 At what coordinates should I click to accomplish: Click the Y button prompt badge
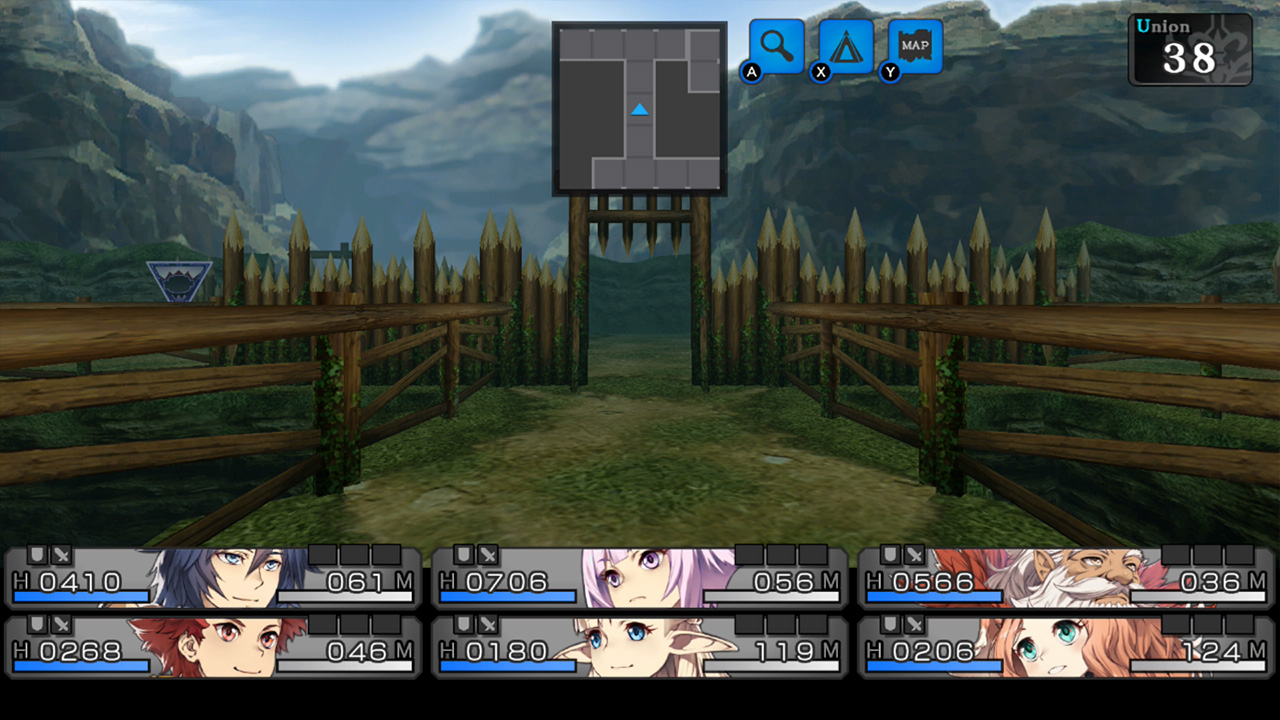888,73
